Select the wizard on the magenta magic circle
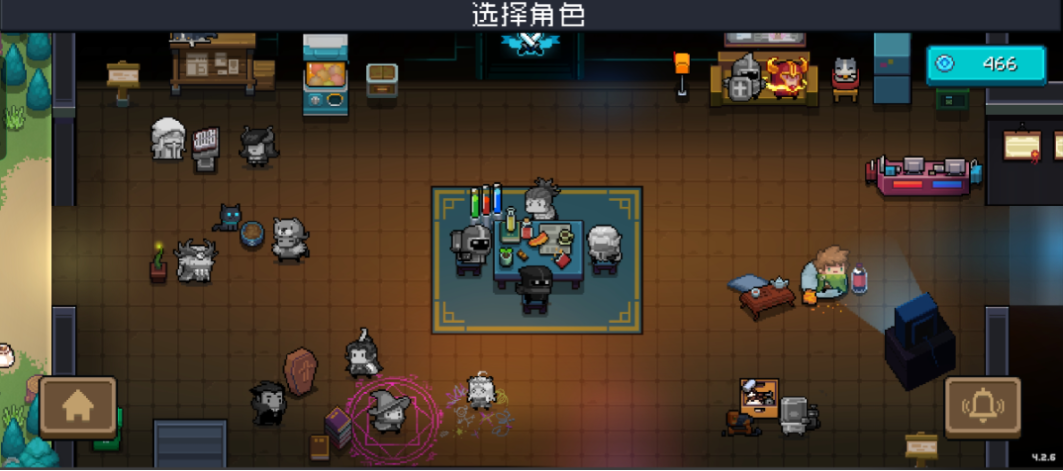Viewport: 1063px width, 471px height. [x=385, y=408]
